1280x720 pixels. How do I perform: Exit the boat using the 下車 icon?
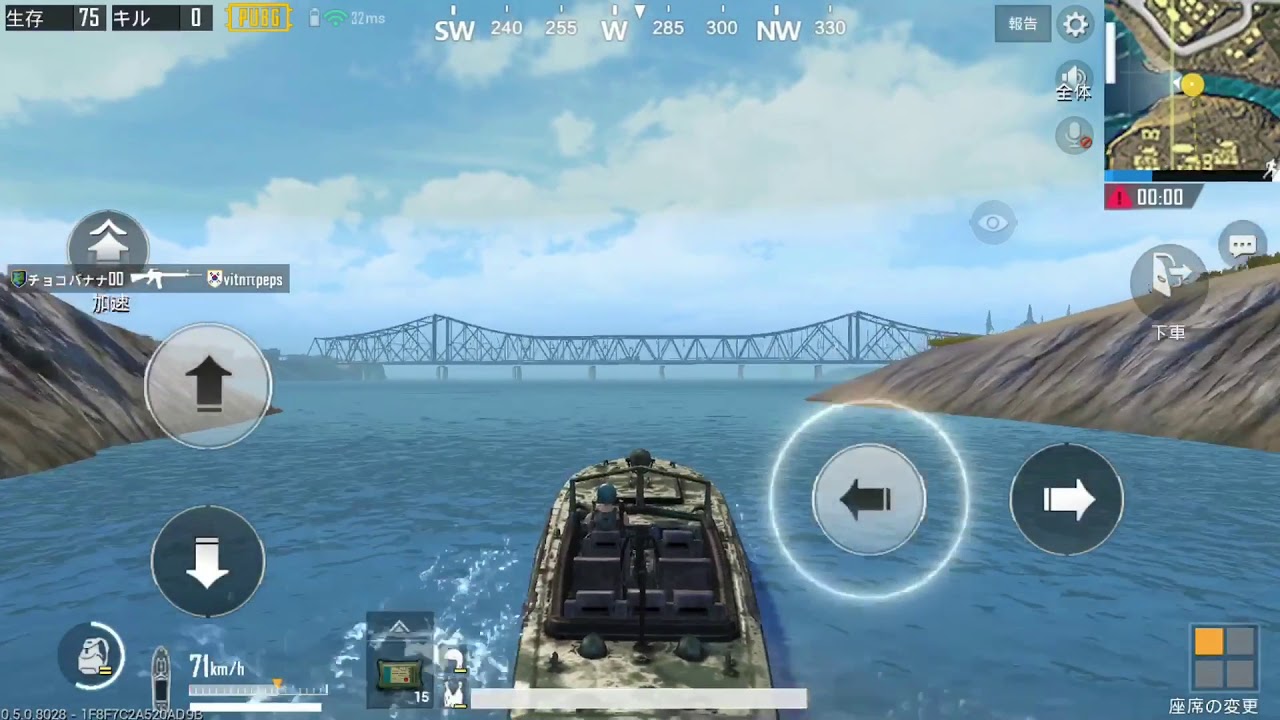(1168, 283)
